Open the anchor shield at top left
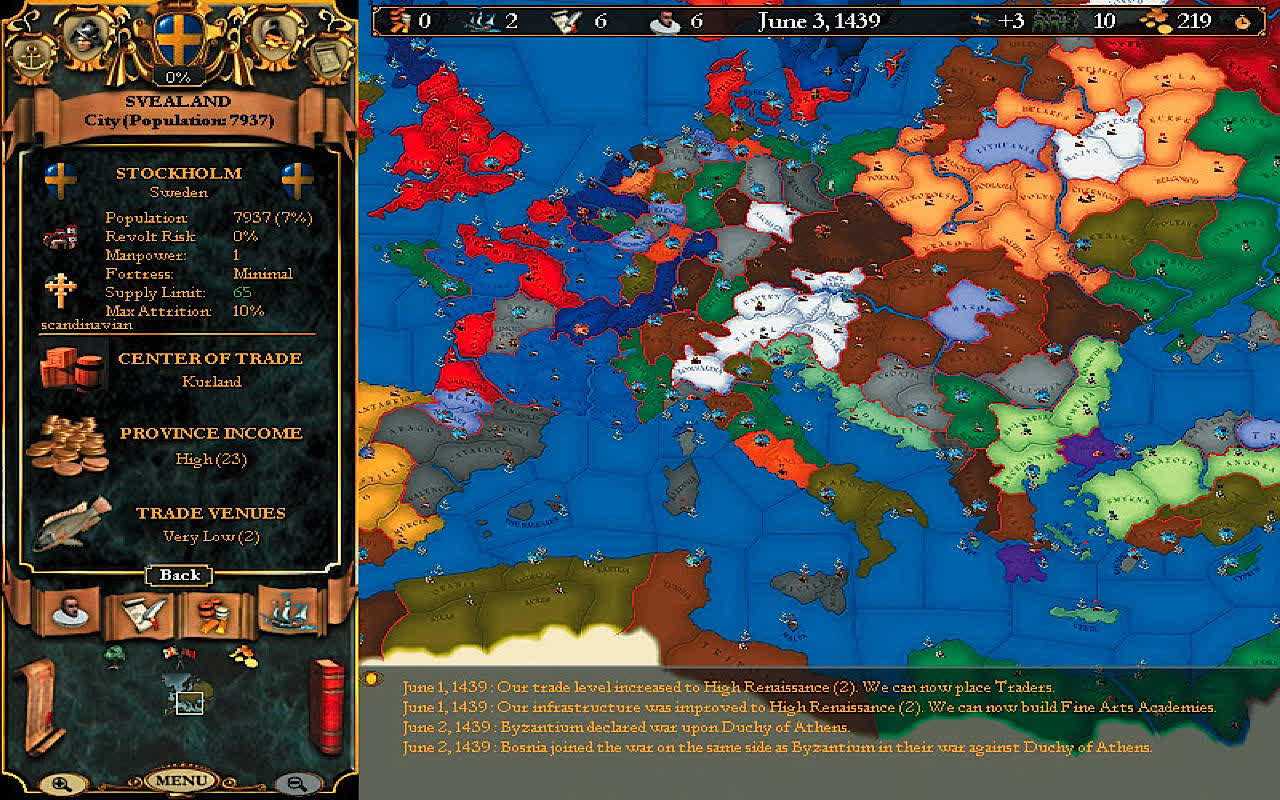 [33, 58]
